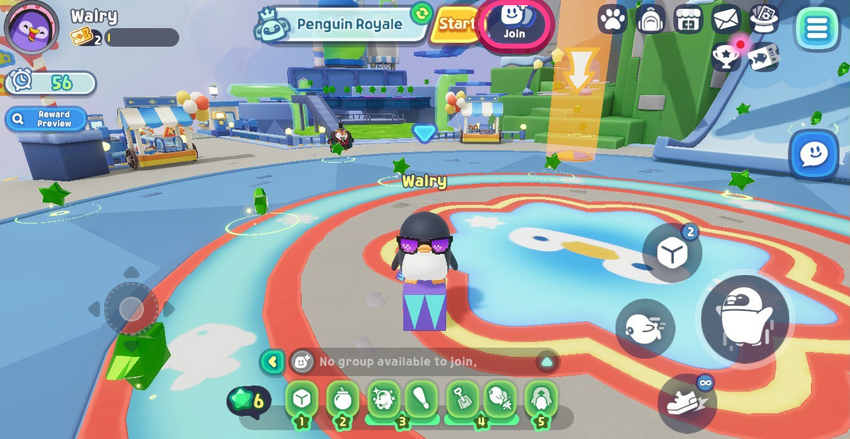Viewport: 850px width, 439px height.
Task: Open the backpack inventory
Action: point(651,19)
